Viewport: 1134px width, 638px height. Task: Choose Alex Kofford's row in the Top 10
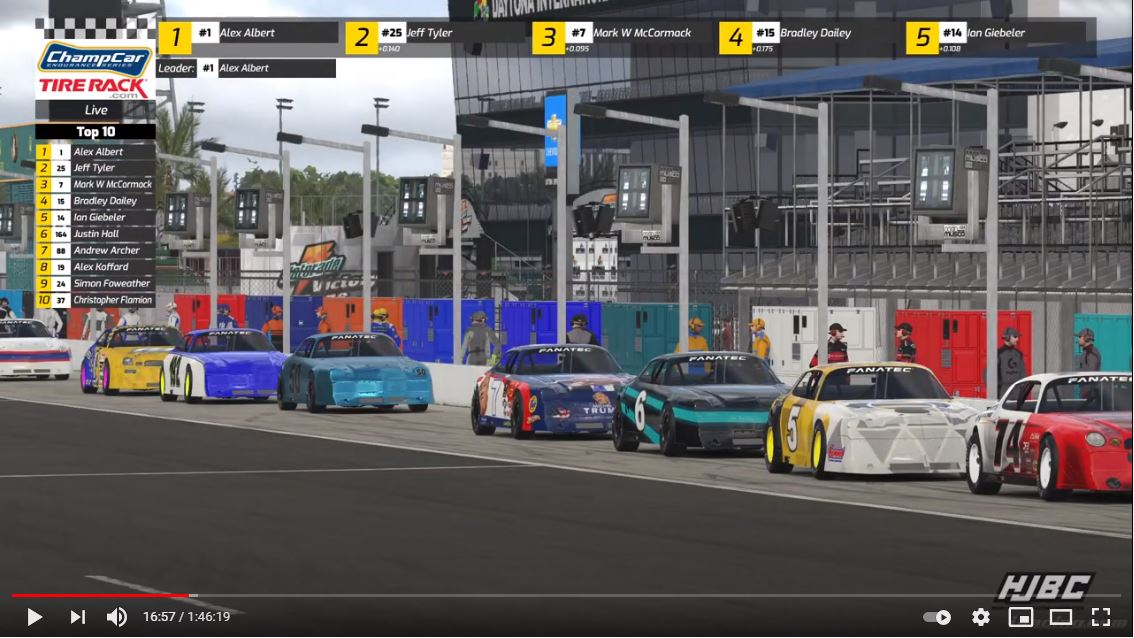point(95,267)
